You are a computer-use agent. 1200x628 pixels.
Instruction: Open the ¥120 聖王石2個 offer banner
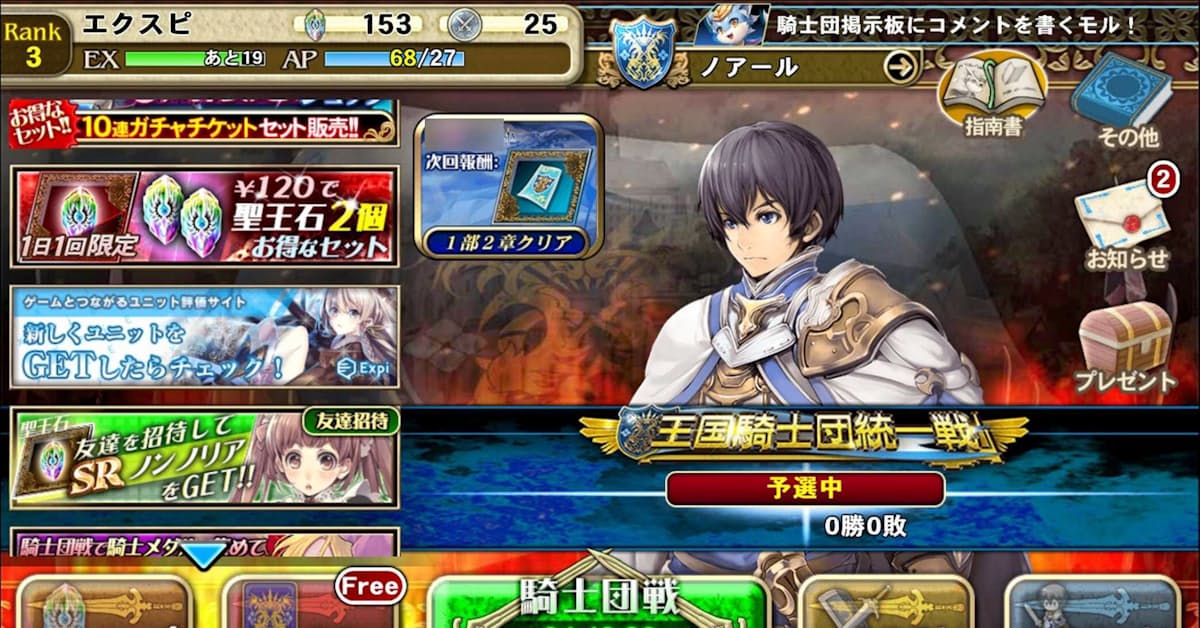click(x=205, y=215)
